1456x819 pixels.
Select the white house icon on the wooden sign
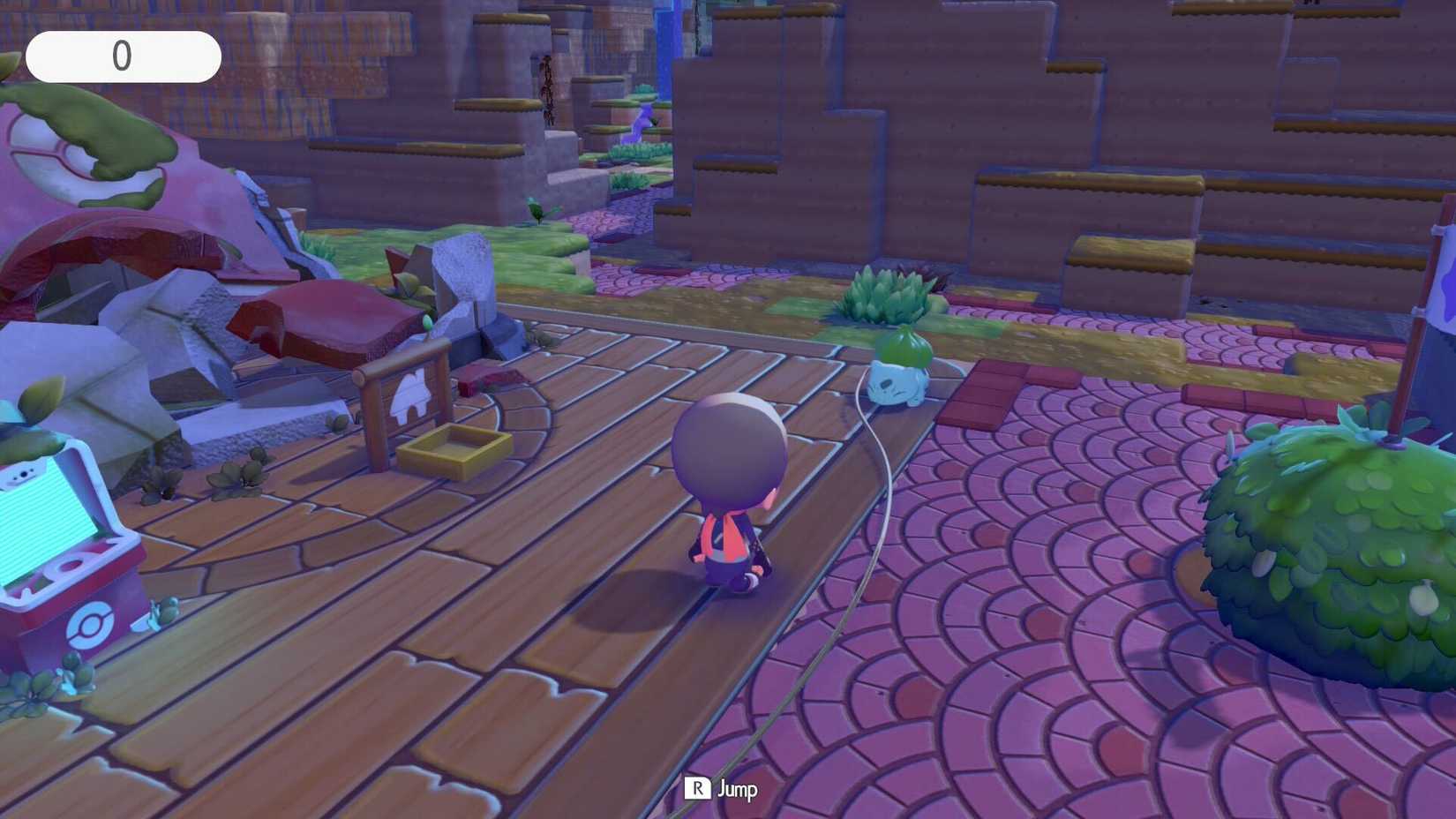pos(411,394)
